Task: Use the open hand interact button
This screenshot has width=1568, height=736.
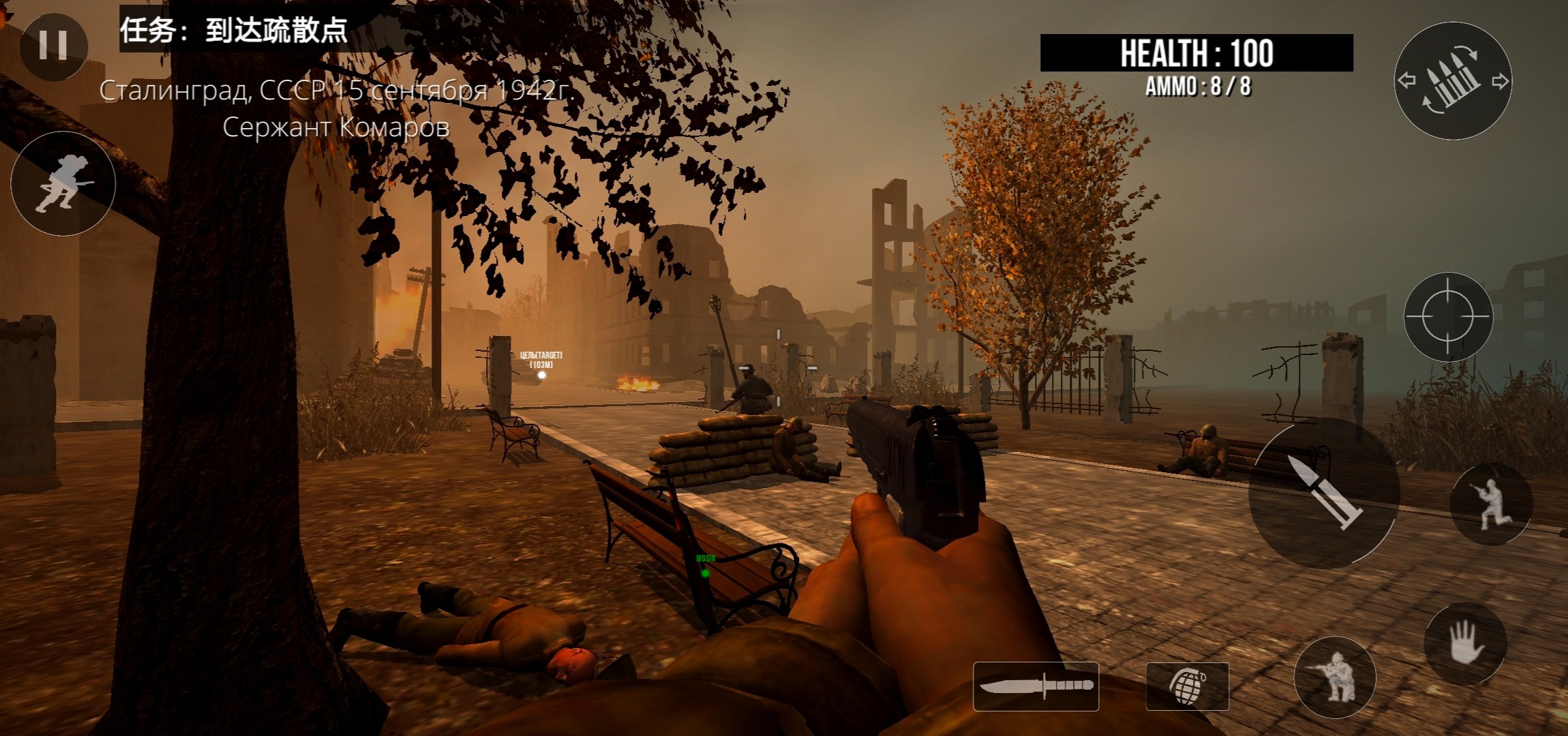Action: [1465, 643]
